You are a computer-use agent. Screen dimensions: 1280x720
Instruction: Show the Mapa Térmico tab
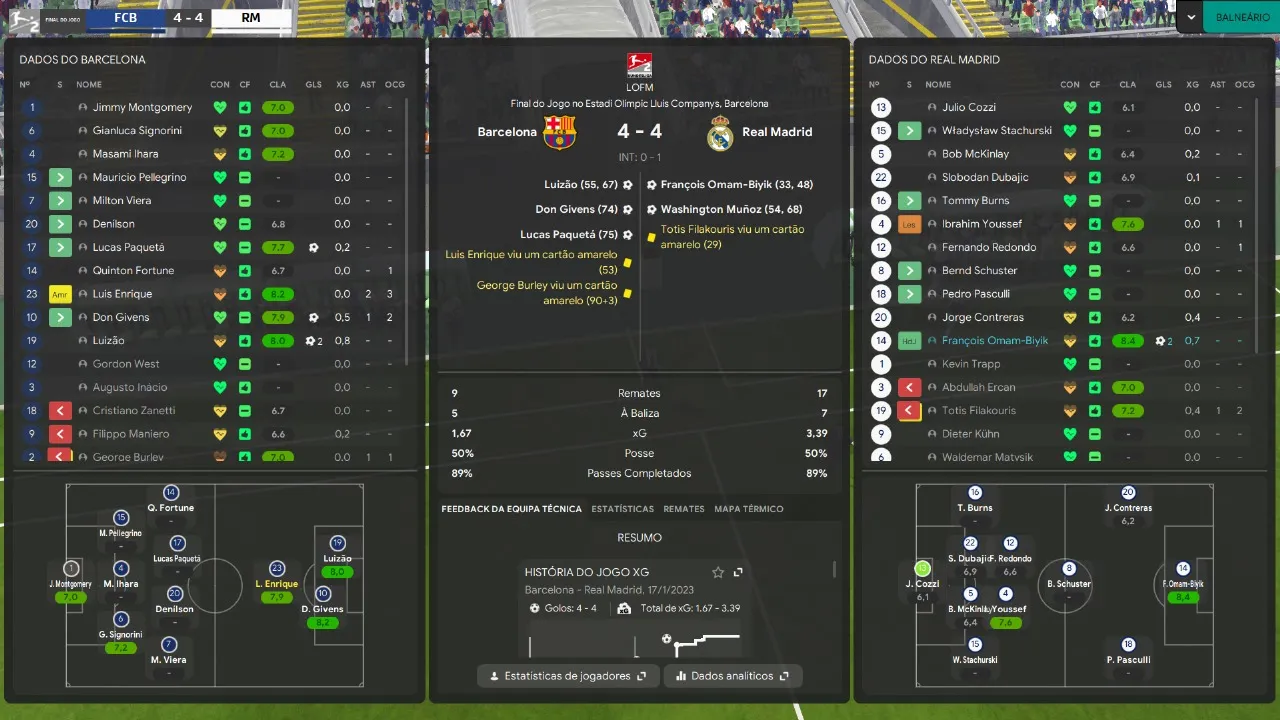(x=749, y=509)
